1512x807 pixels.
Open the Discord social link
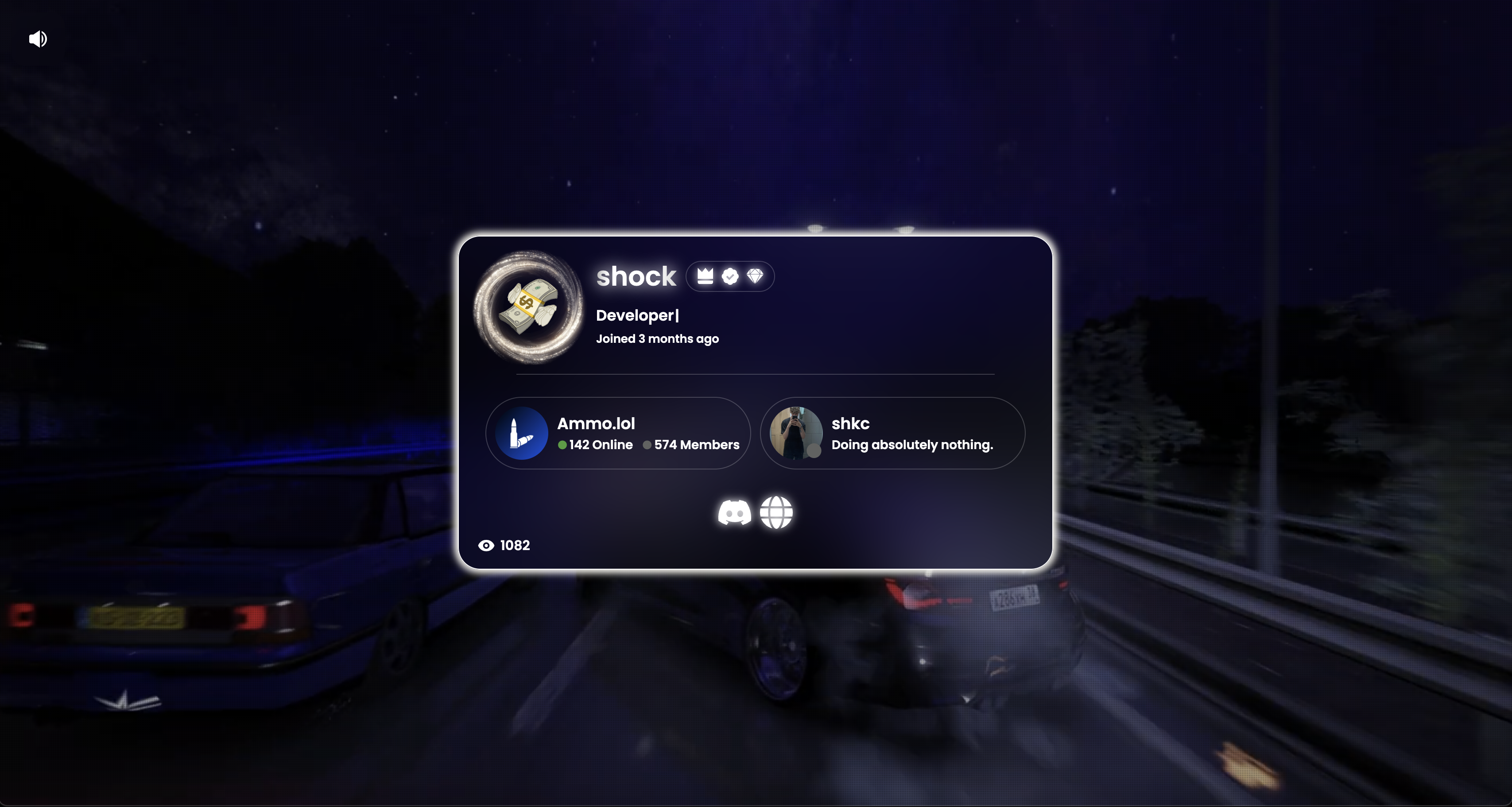click(x=734, y=512)
